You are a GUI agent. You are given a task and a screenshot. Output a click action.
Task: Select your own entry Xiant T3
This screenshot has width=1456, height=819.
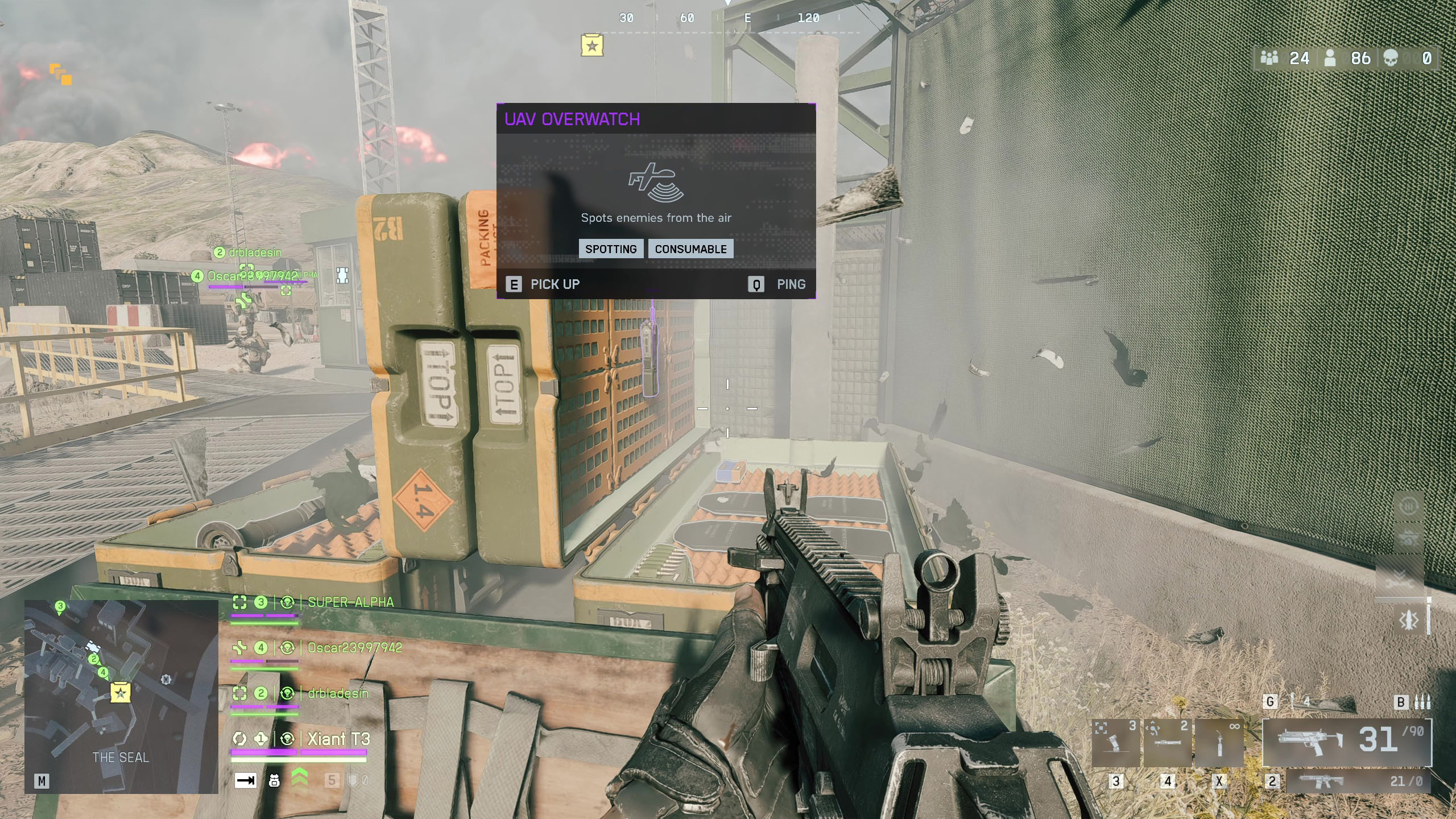(x=338, y=739)
